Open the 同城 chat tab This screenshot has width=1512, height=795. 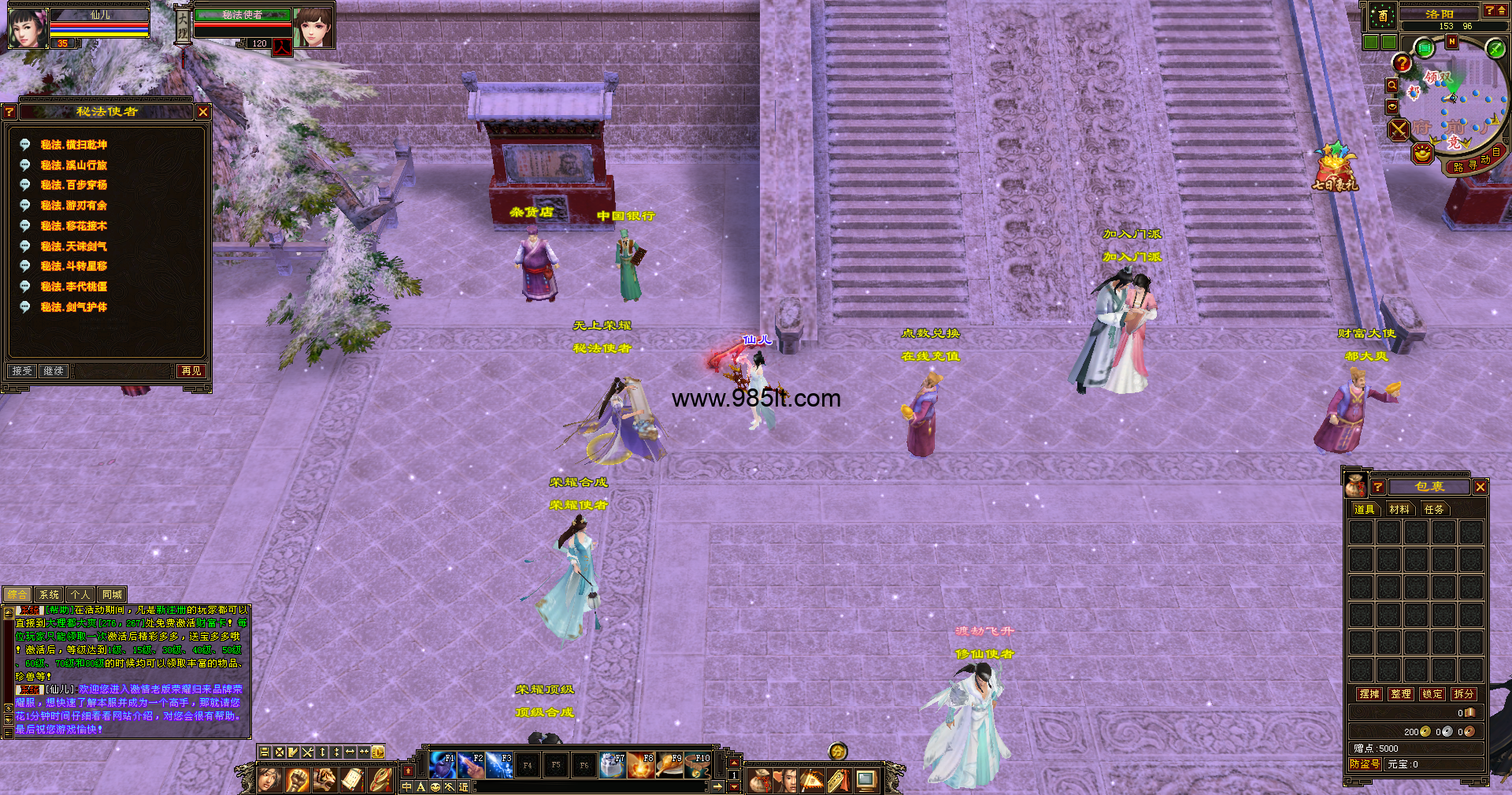[x=112, y=595]
